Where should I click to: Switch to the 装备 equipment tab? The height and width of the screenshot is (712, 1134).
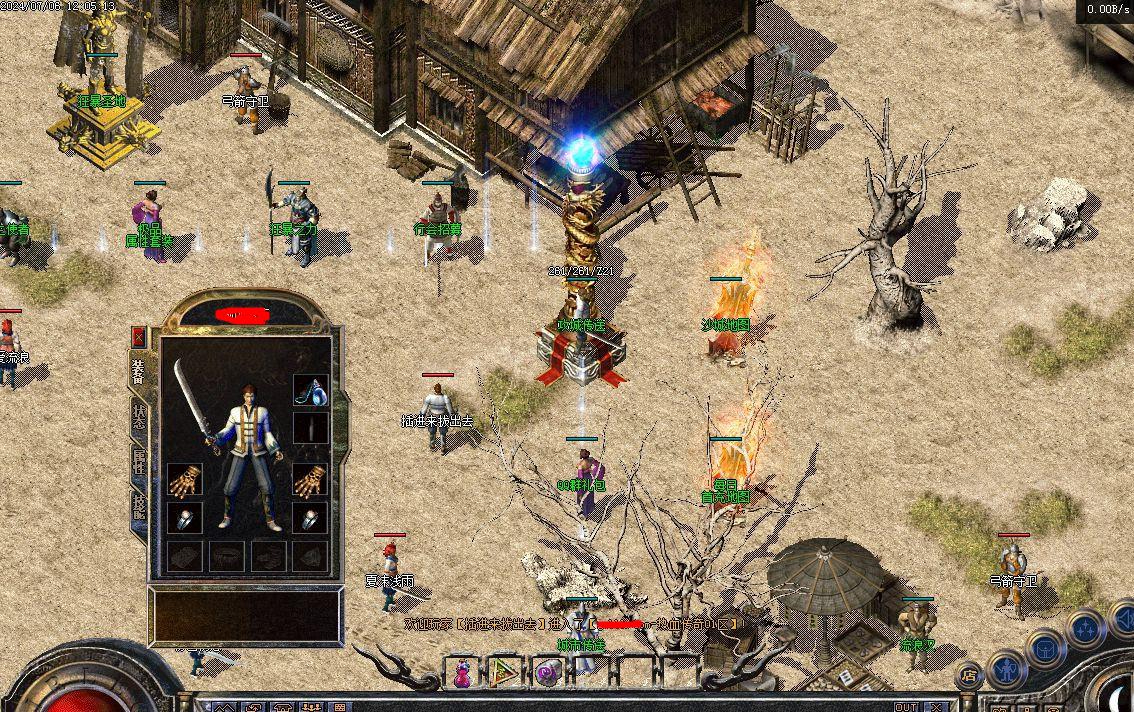[138, 371]
